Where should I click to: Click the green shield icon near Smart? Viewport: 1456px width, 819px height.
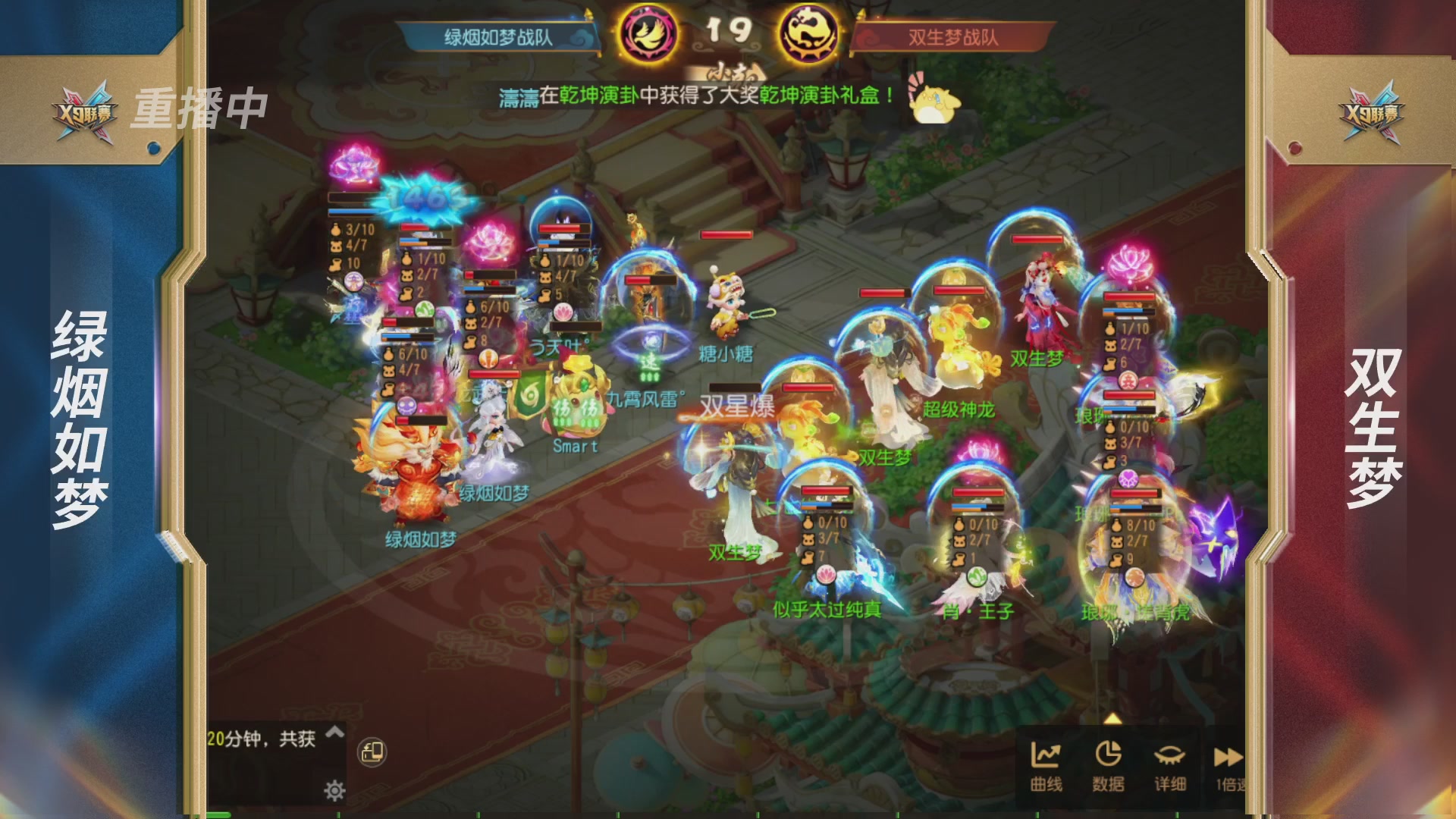(530, 395)
